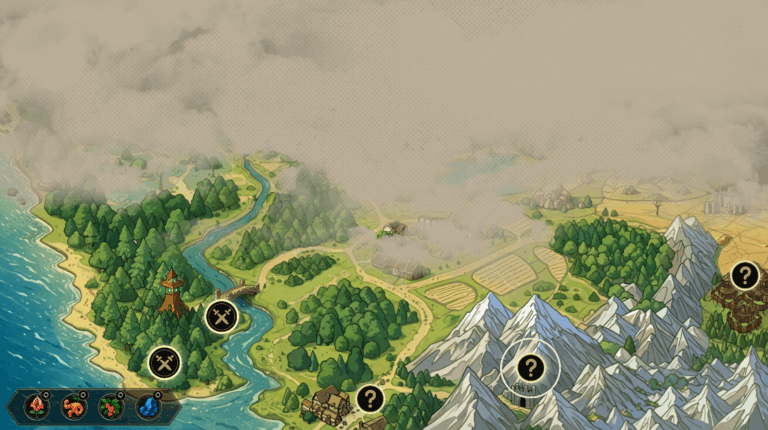This screenshot has height=430, width=768.
Task: Choose the crossed swords marker near the beach
Action: (x=164, y=363)
